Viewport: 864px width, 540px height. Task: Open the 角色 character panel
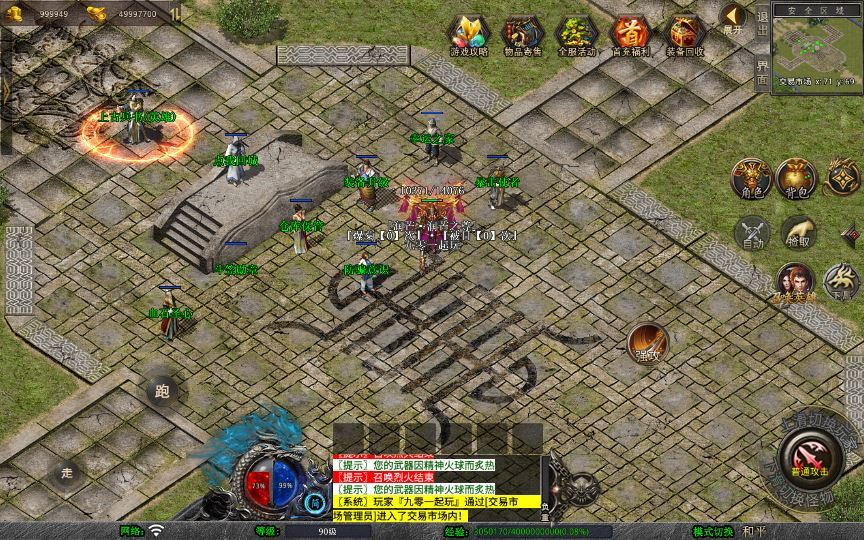(751, 178)
